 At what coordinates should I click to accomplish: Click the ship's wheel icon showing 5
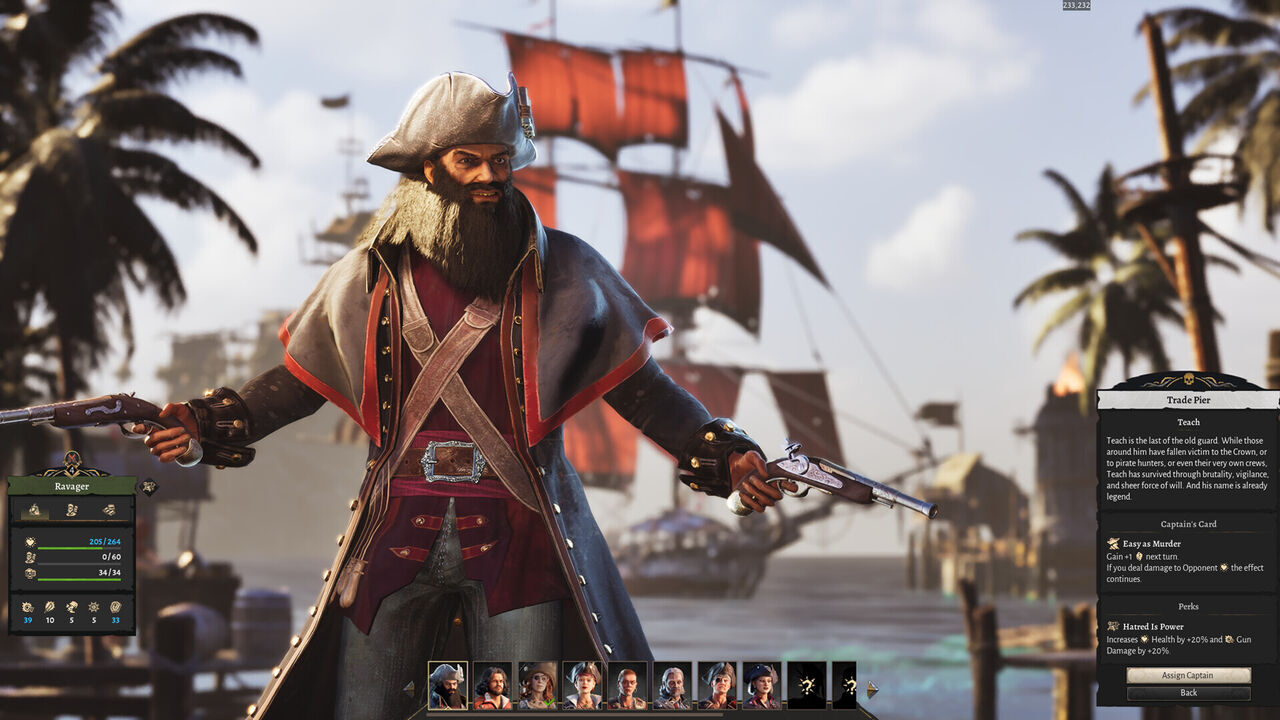pyautogui.click(x=92, y=608)
